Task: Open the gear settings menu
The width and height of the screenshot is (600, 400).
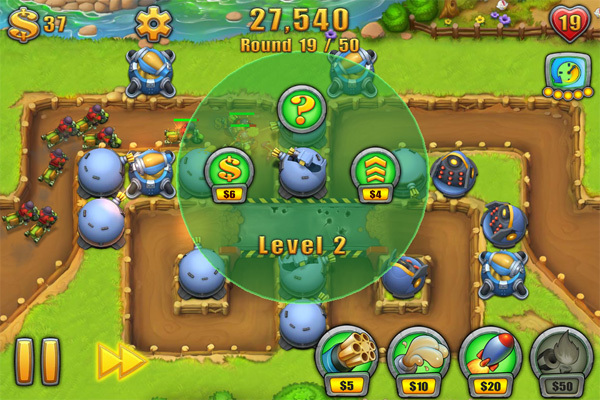Action: pyautogui.click(x=154, y=22)
